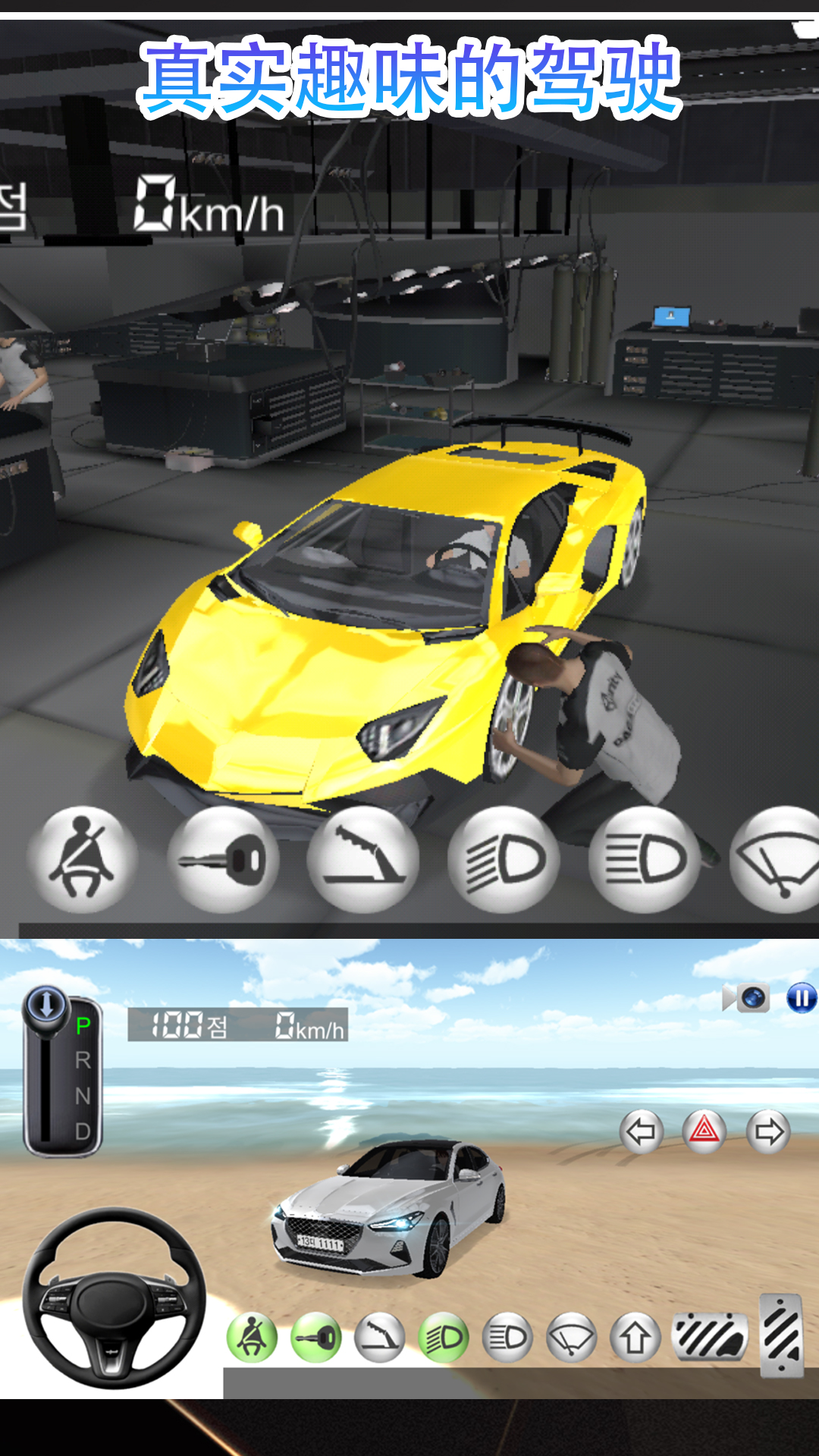The height and width of the screenshot is (1456, 819).
Task: Toggle the large handbrake lever icon
Action: tap(363, 860)
